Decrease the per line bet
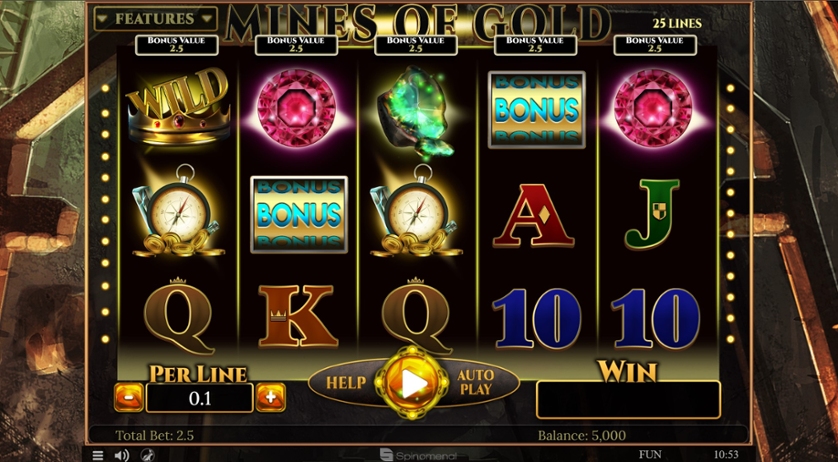The height and width of the screenshot is (462, 838). (x=129, y=397)
